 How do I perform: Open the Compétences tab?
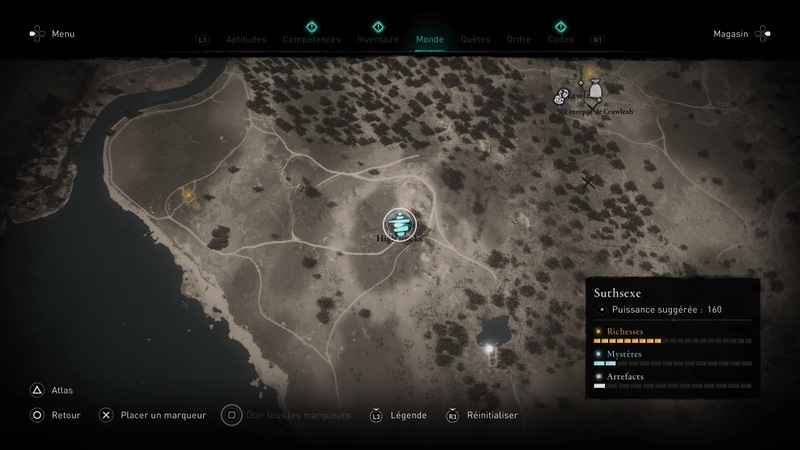click(311, 40)
